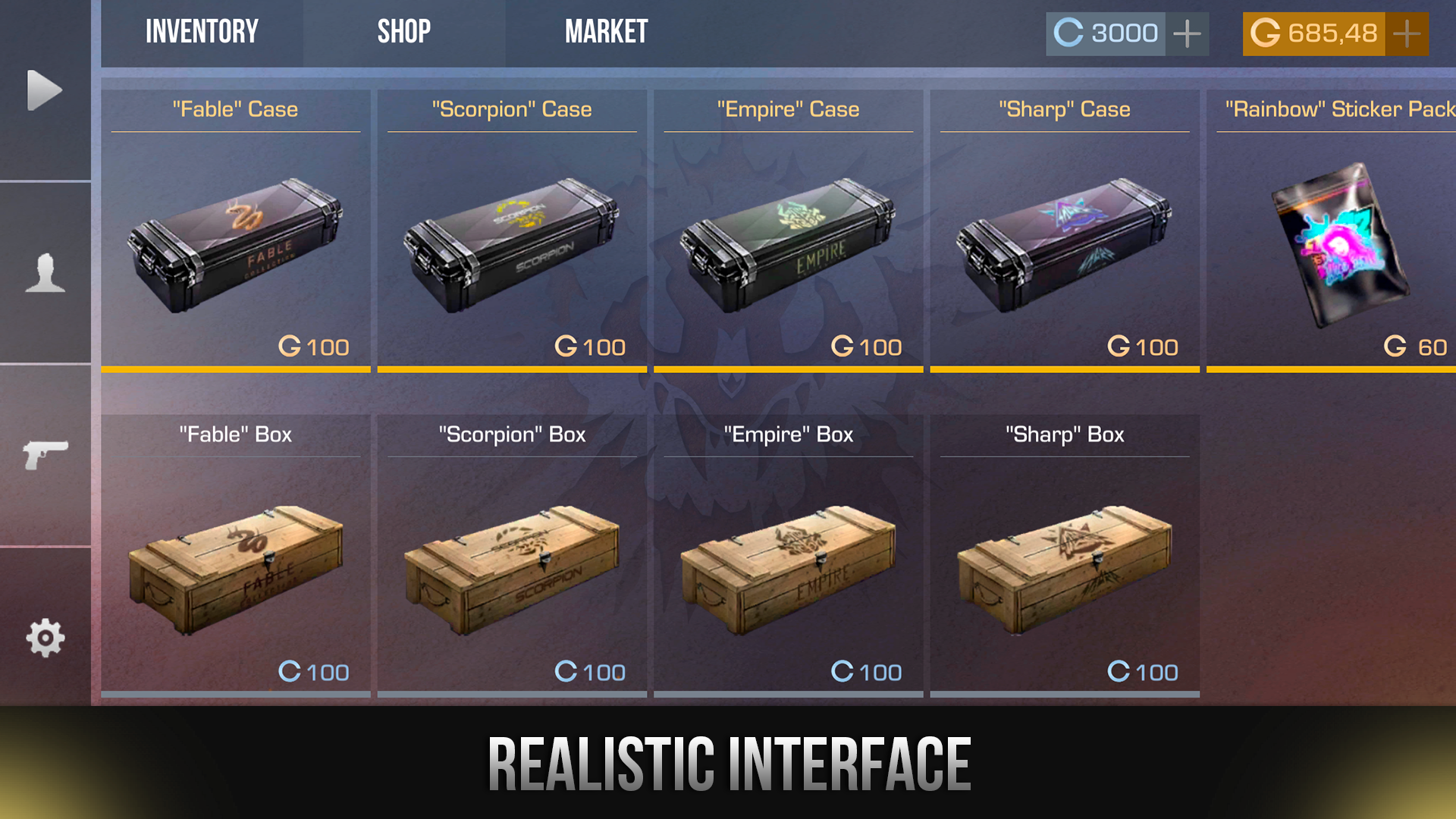Switch to the Inventory tab

pos(202,30)
